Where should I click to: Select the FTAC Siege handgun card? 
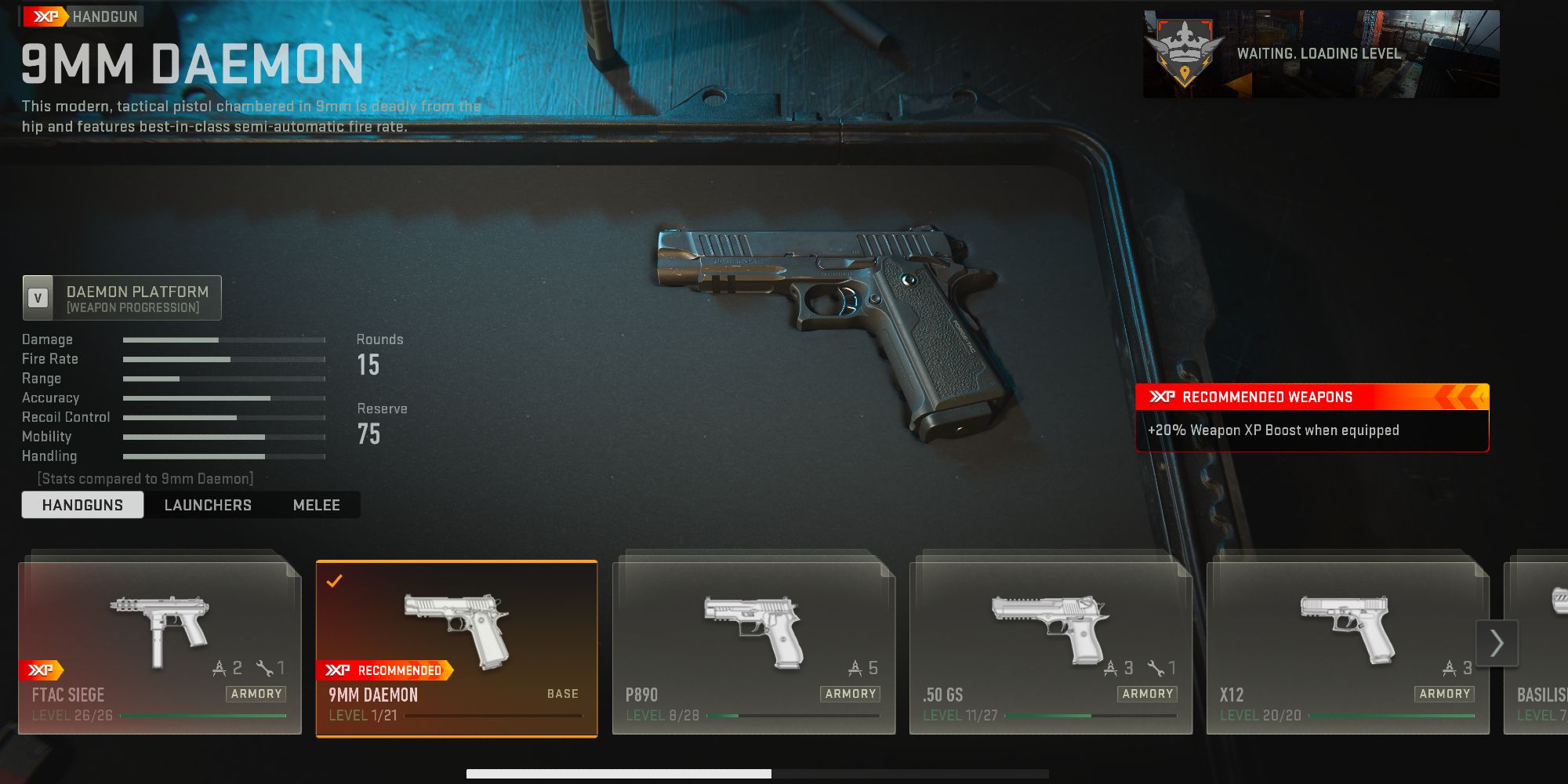(x=160, y=648)
